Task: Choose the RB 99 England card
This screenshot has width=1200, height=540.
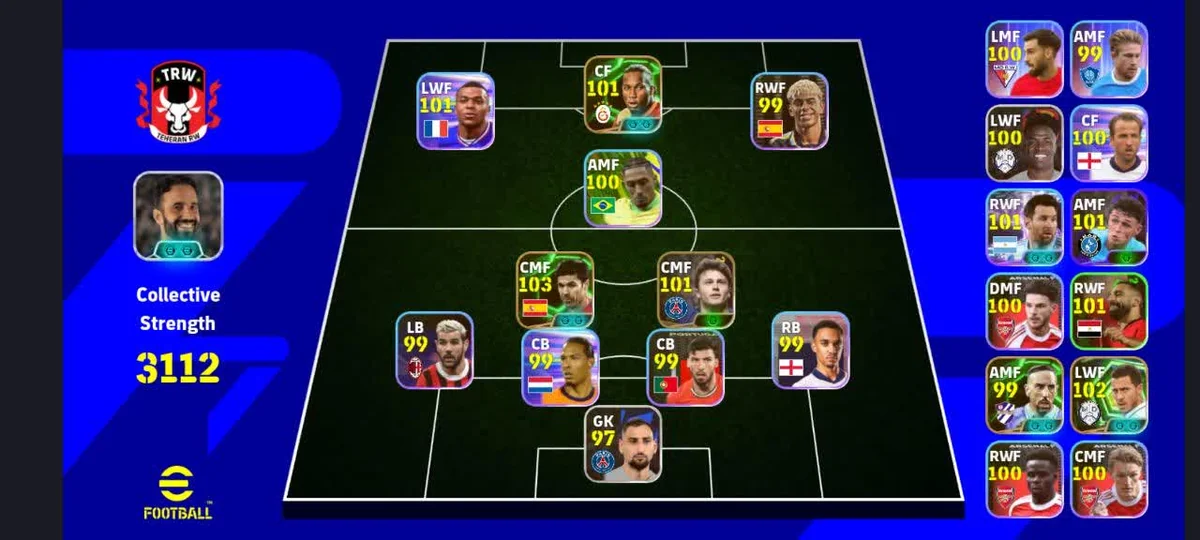Action: tap(810, 351)
